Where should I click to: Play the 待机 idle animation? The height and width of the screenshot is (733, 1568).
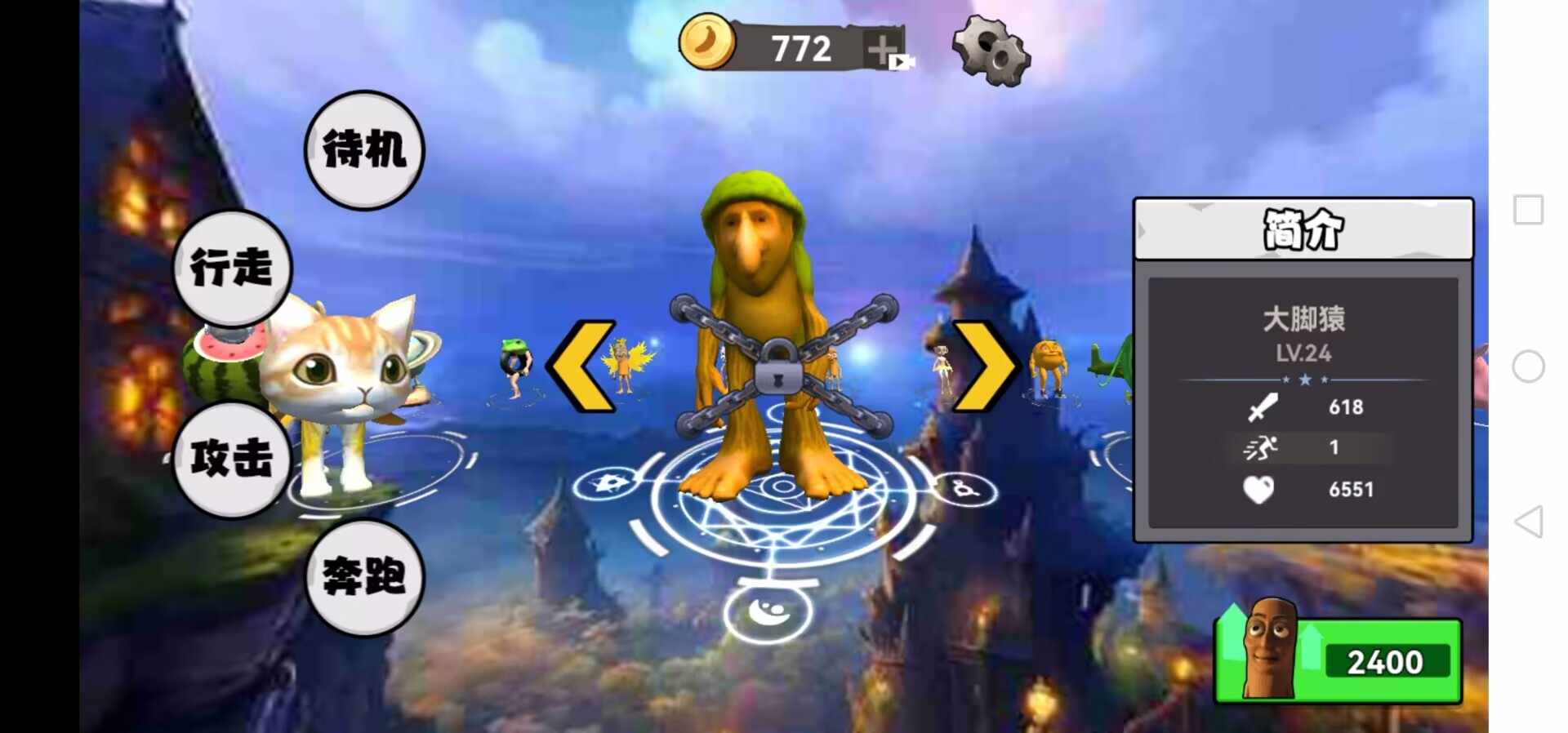pyautogui.click(x=364, y=150)
